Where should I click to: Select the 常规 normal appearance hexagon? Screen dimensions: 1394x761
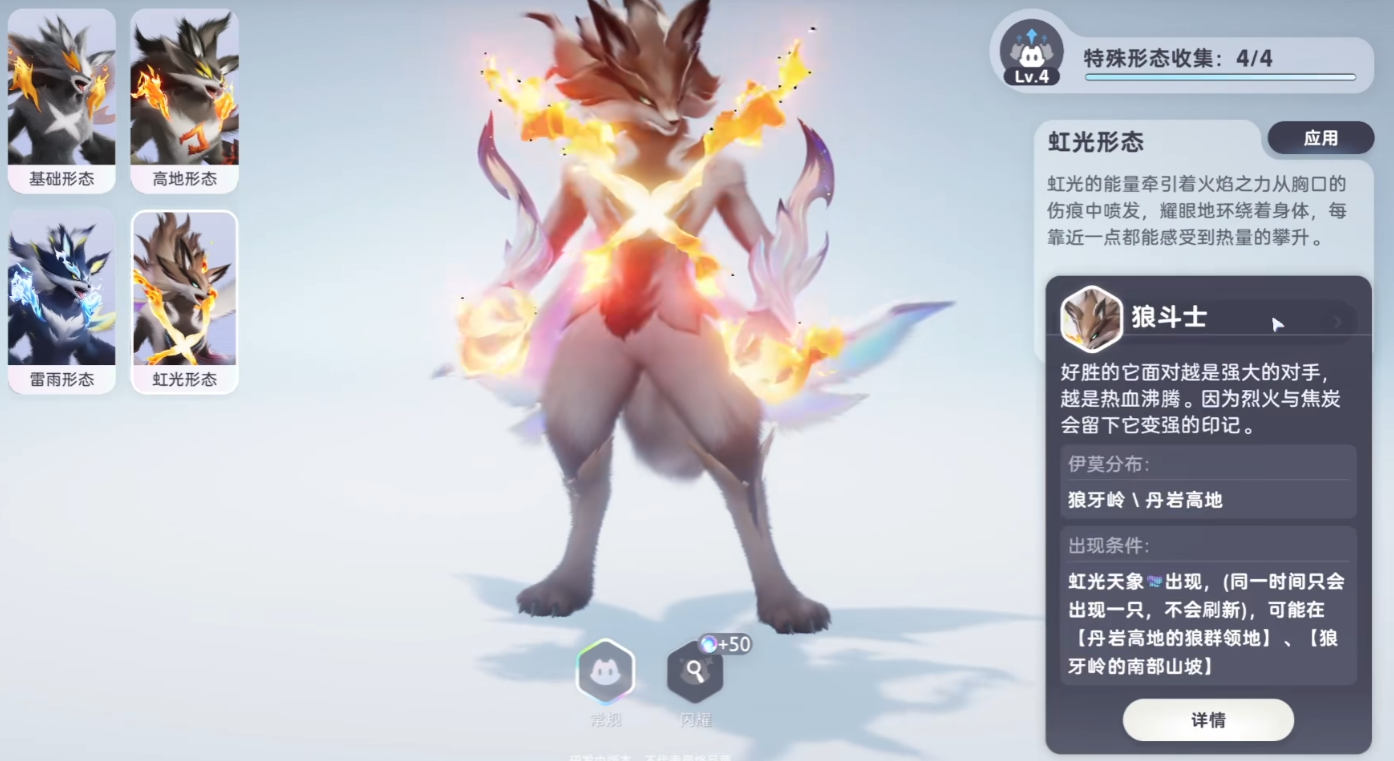[x=605, y=673]
